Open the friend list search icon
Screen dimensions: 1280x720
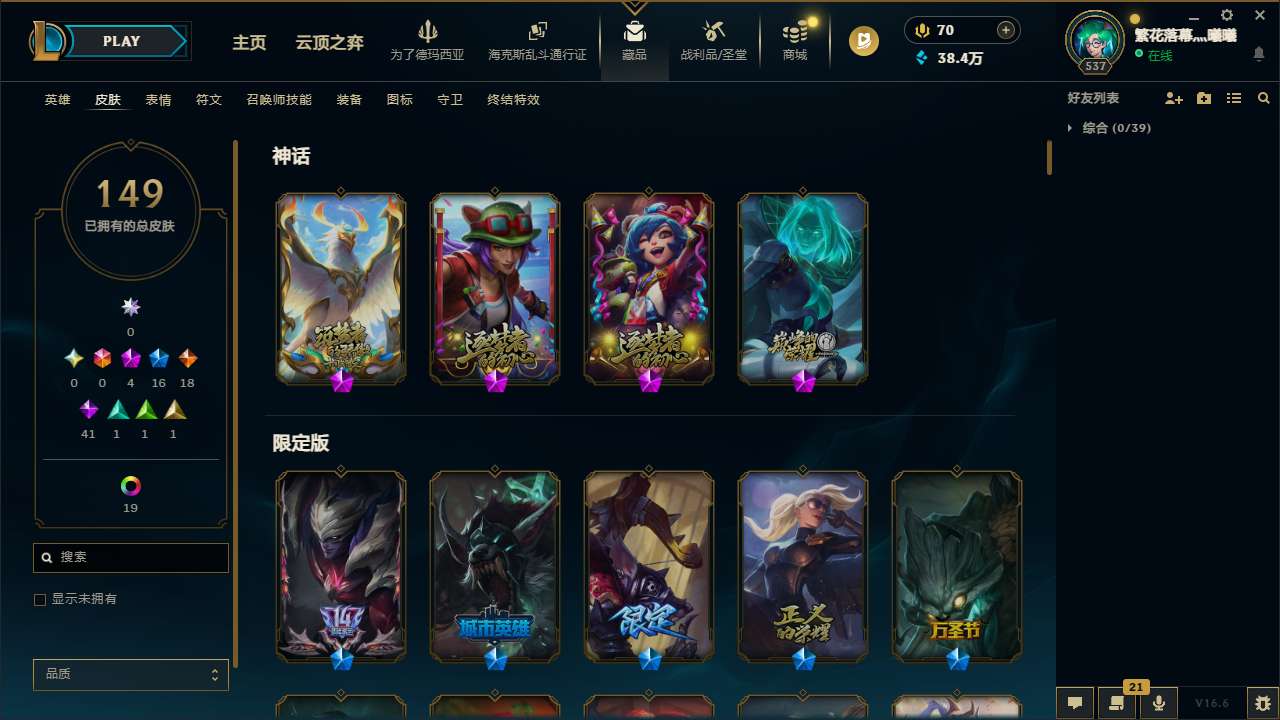1264,98
